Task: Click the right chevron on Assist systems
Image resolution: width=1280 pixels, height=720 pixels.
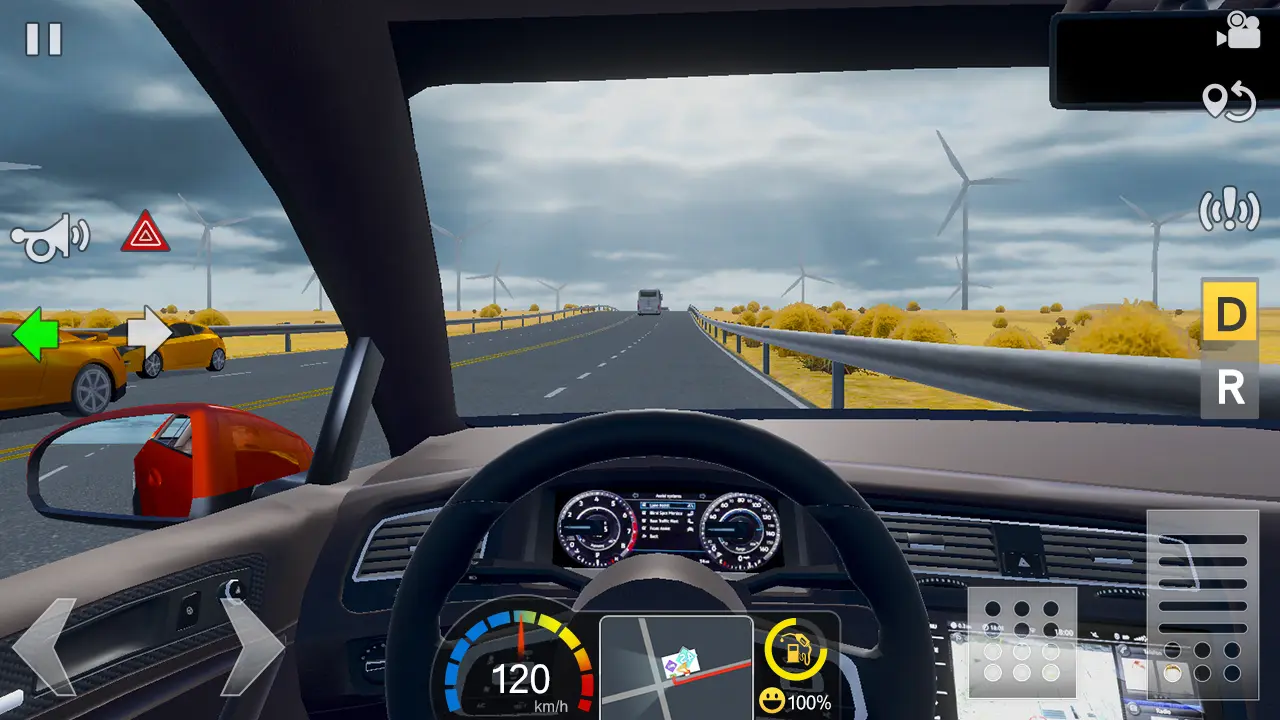Action: [x=703, y=495]
